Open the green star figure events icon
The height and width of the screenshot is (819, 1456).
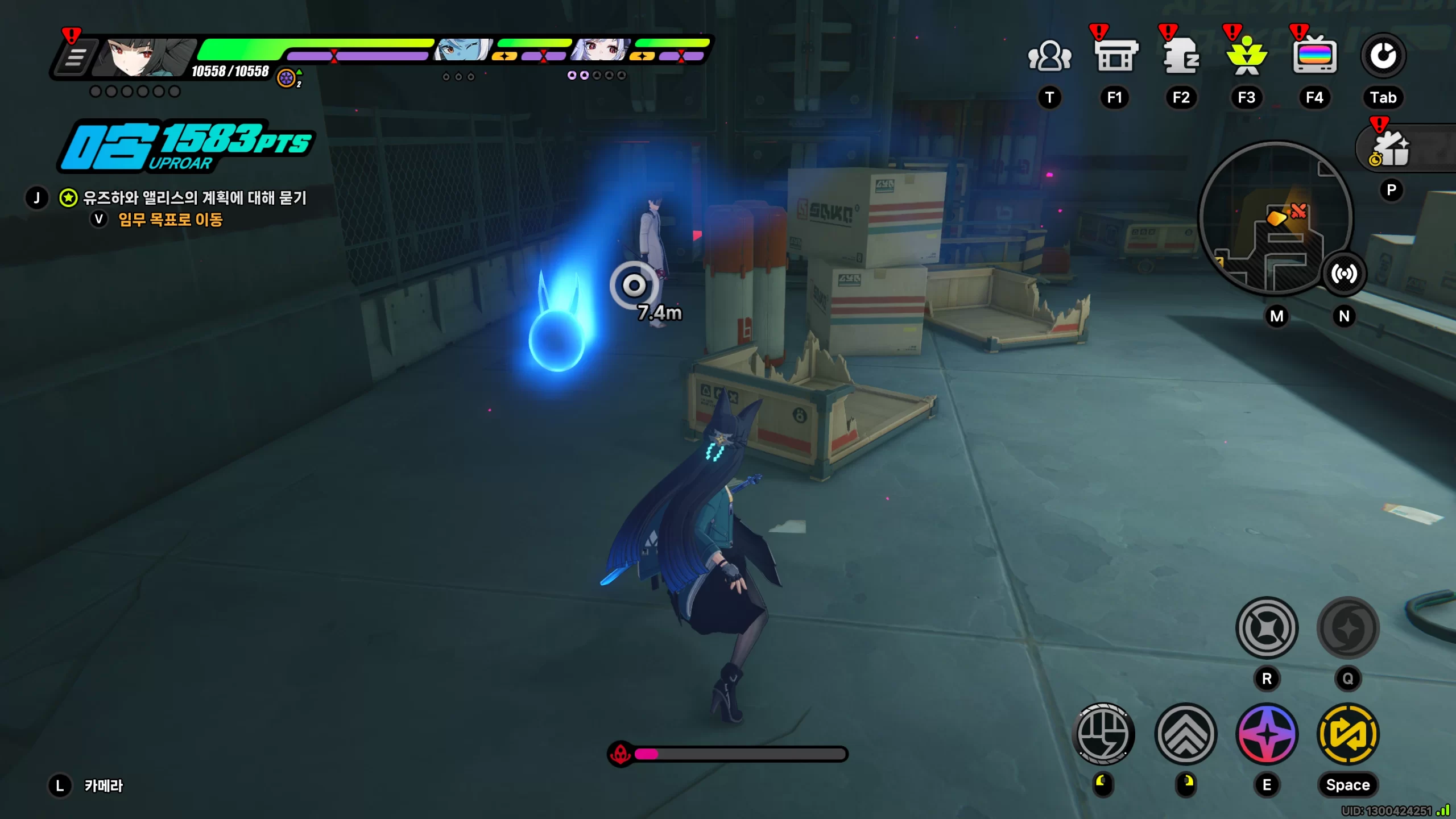[1247, 56]
